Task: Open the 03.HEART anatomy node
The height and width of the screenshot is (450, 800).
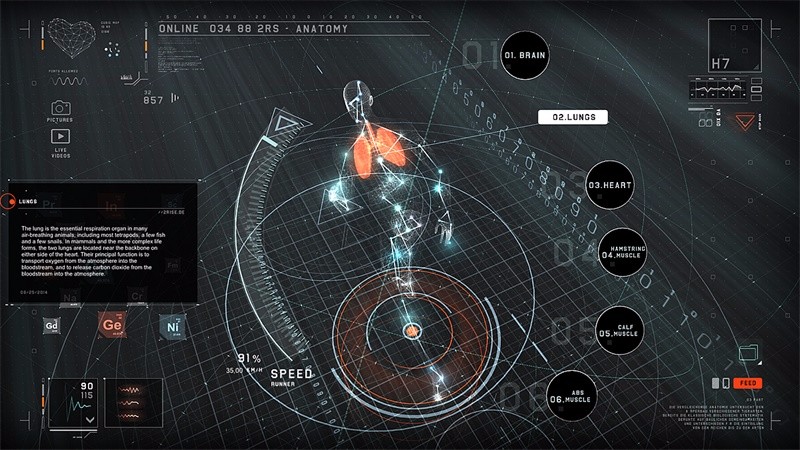Action: pyautogui.click(x=610, y=185)
